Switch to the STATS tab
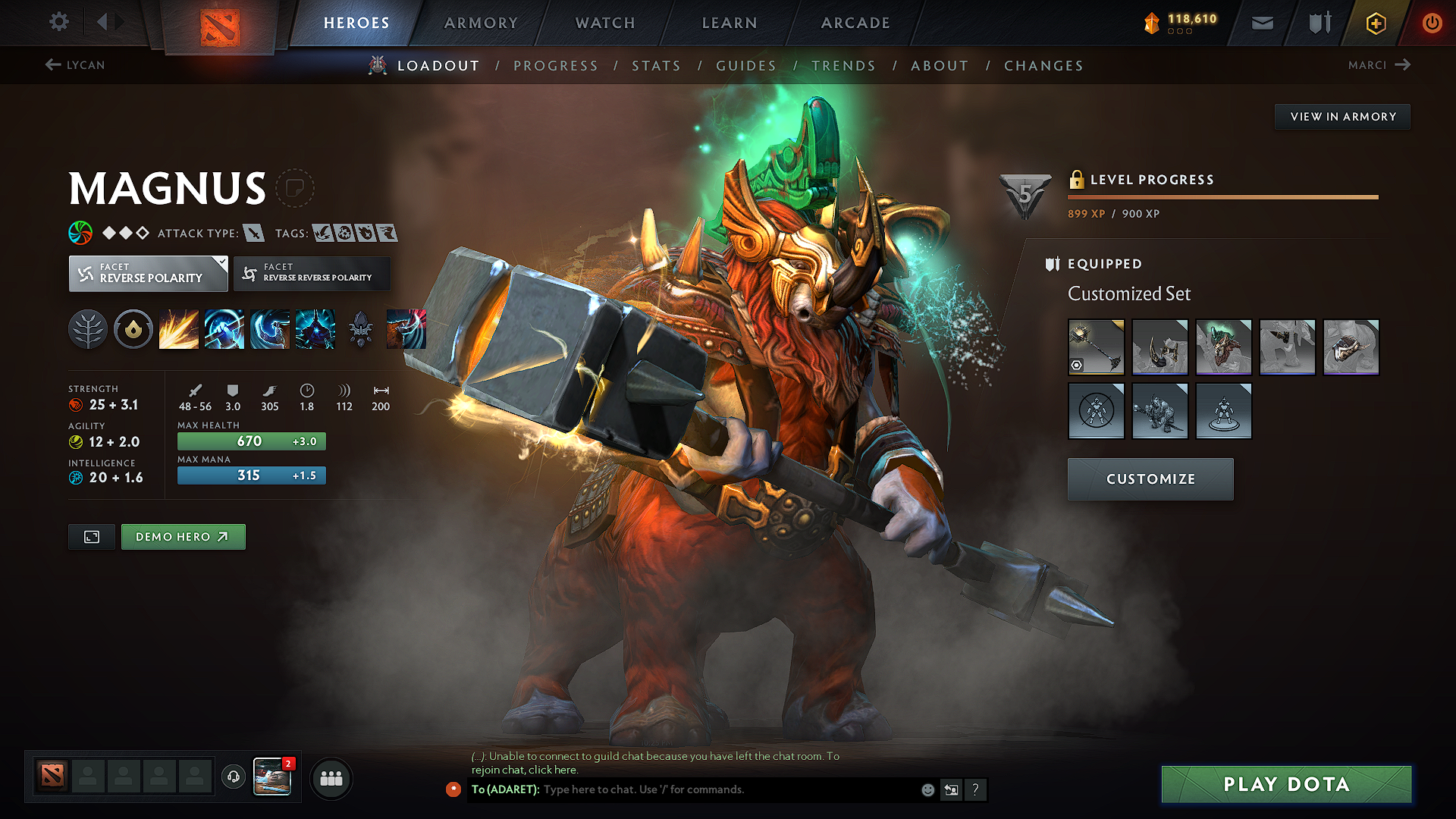The height and width of the screenshot is (819, 1456). pos(657,65)
